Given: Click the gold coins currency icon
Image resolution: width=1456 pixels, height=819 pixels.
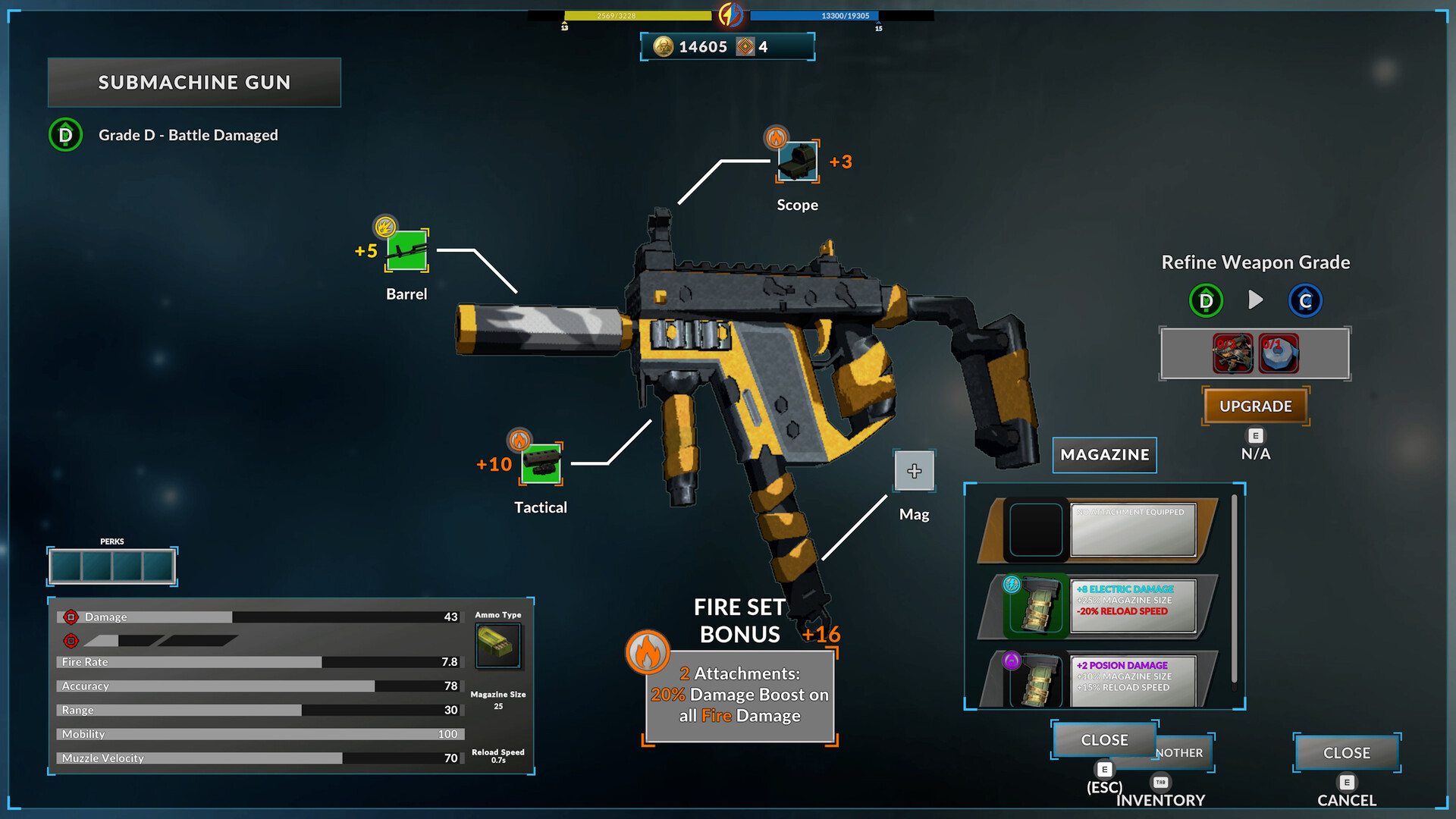Looking at the screenshot, I should pyautogui.click(x=663, y=46).
